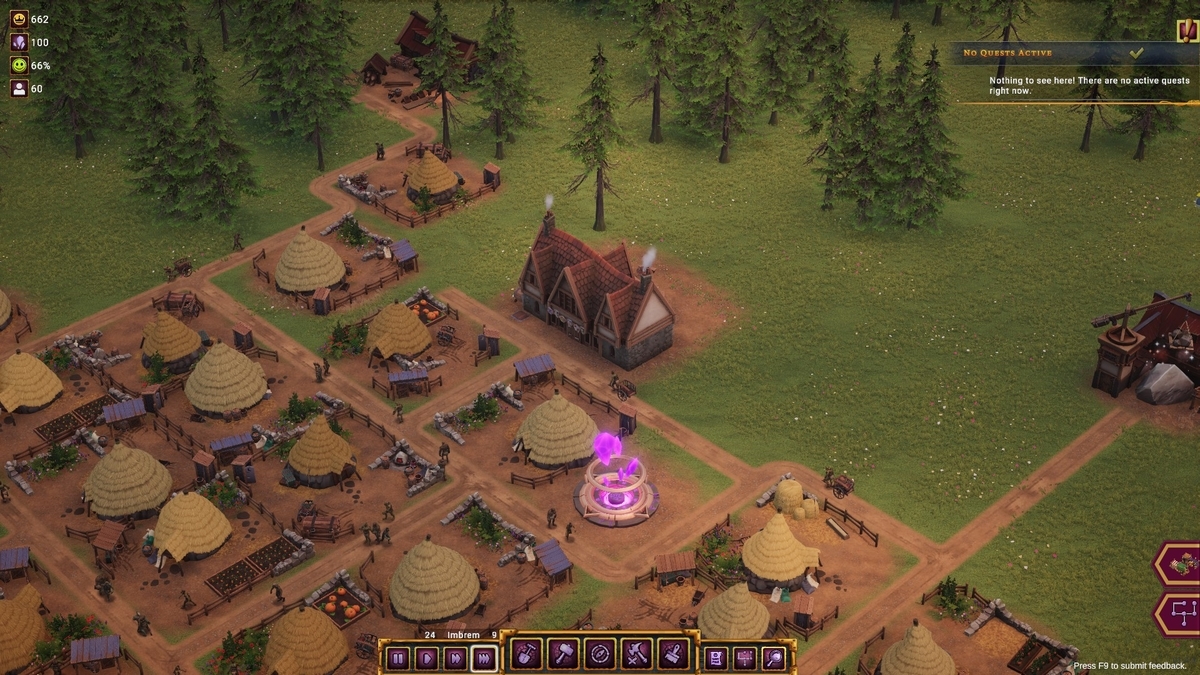Select the purple crystal resource icon

coord(19,42)
